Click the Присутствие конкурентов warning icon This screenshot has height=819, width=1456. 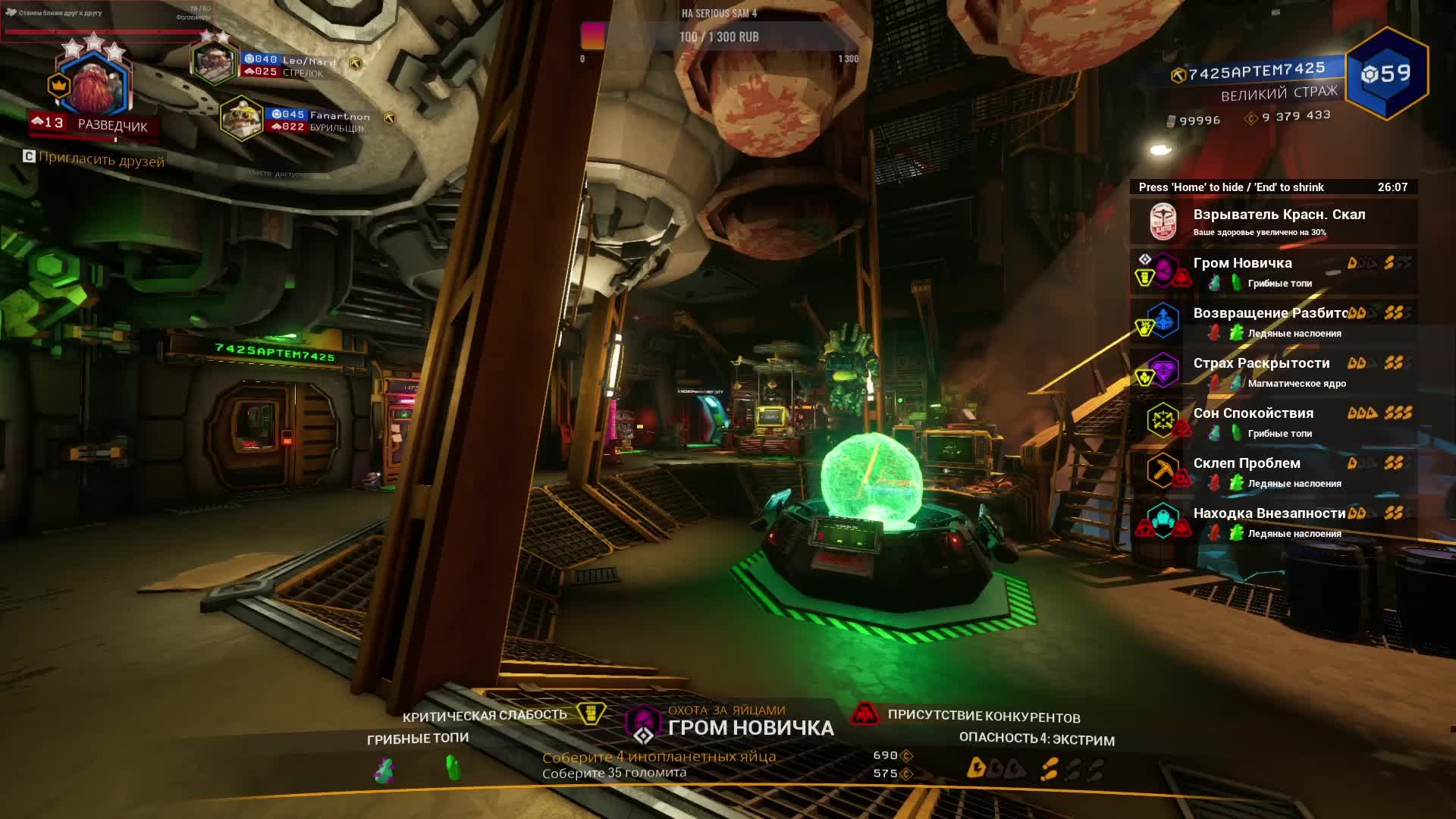point(864,714)
